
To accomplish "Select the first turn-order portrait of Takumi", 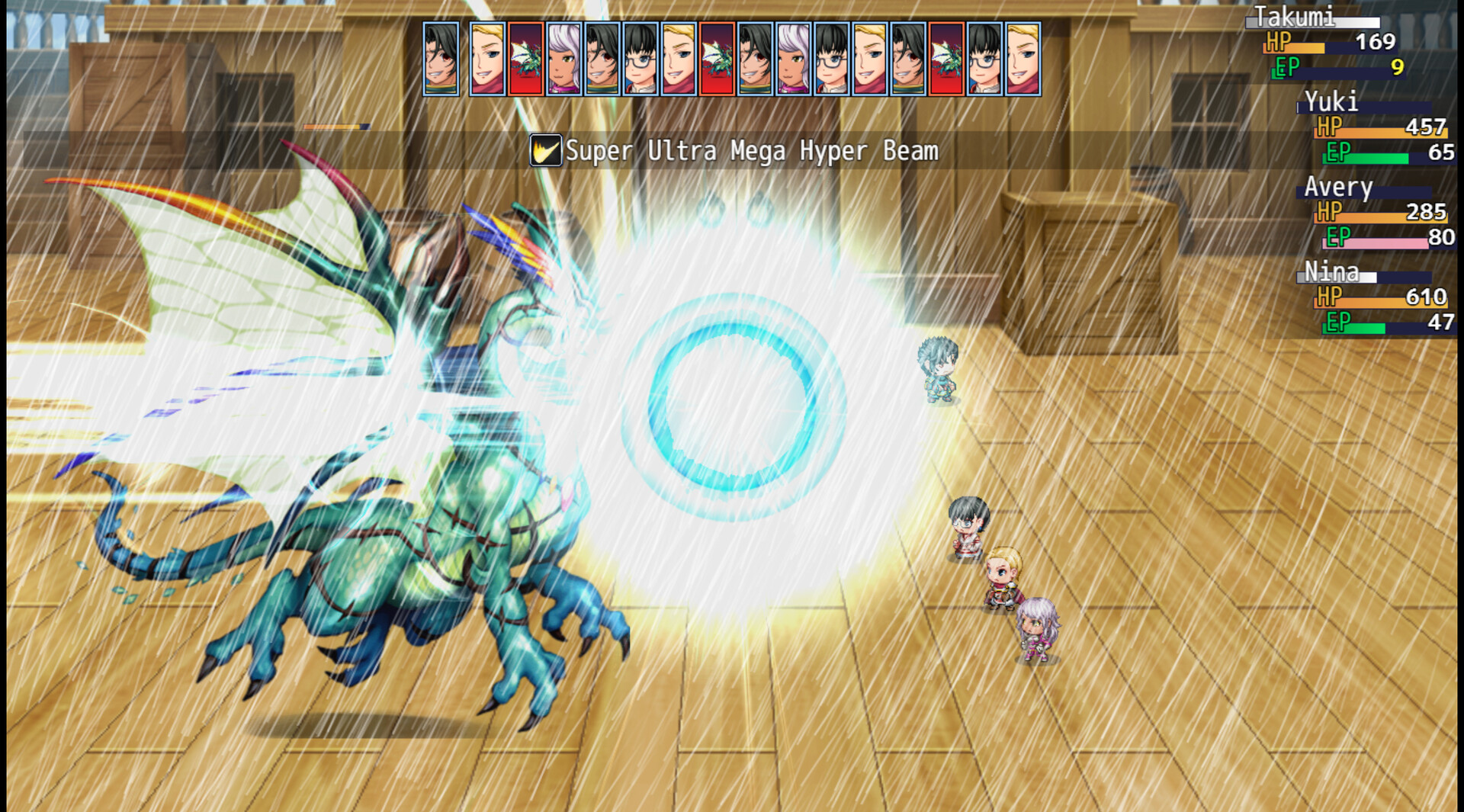I will tap(441, 57).
